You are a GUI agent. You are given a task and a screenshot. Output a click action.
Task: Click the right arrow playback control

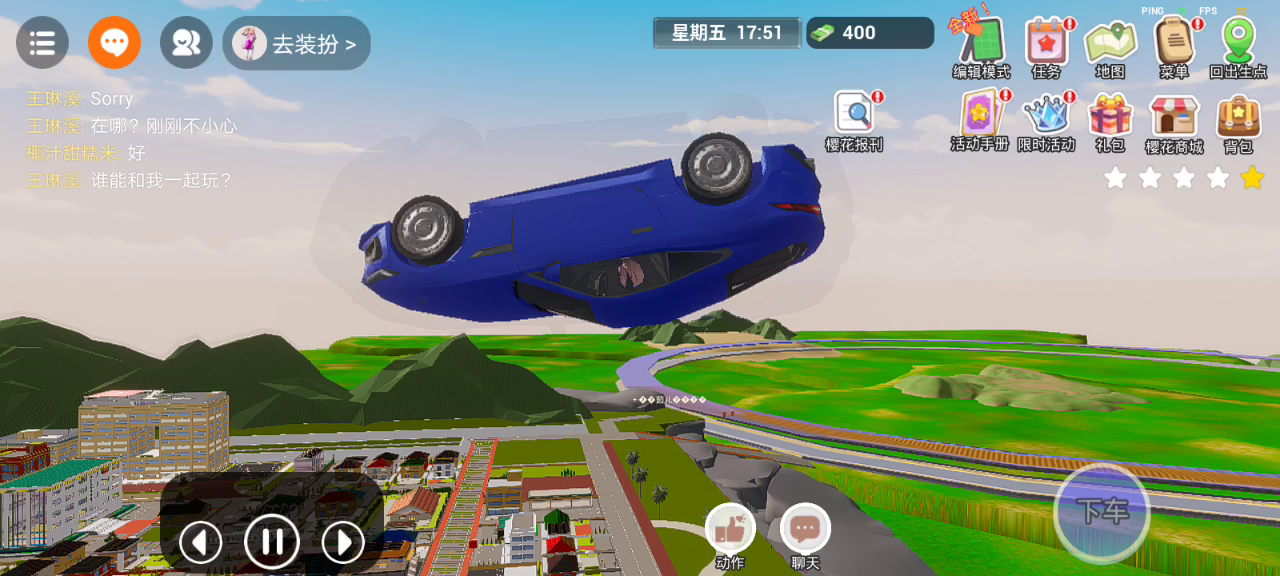(343, 542)
